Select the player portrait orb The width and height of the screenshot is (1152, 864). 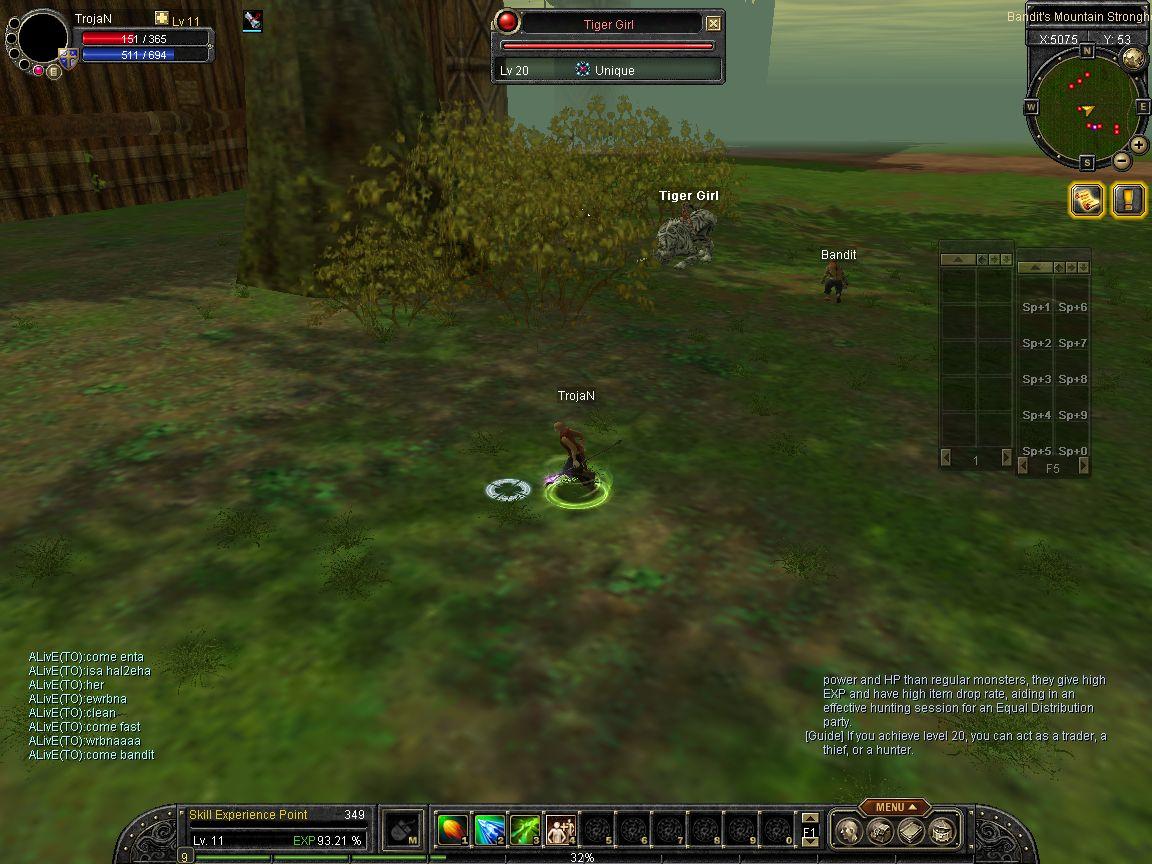point(43,38)
